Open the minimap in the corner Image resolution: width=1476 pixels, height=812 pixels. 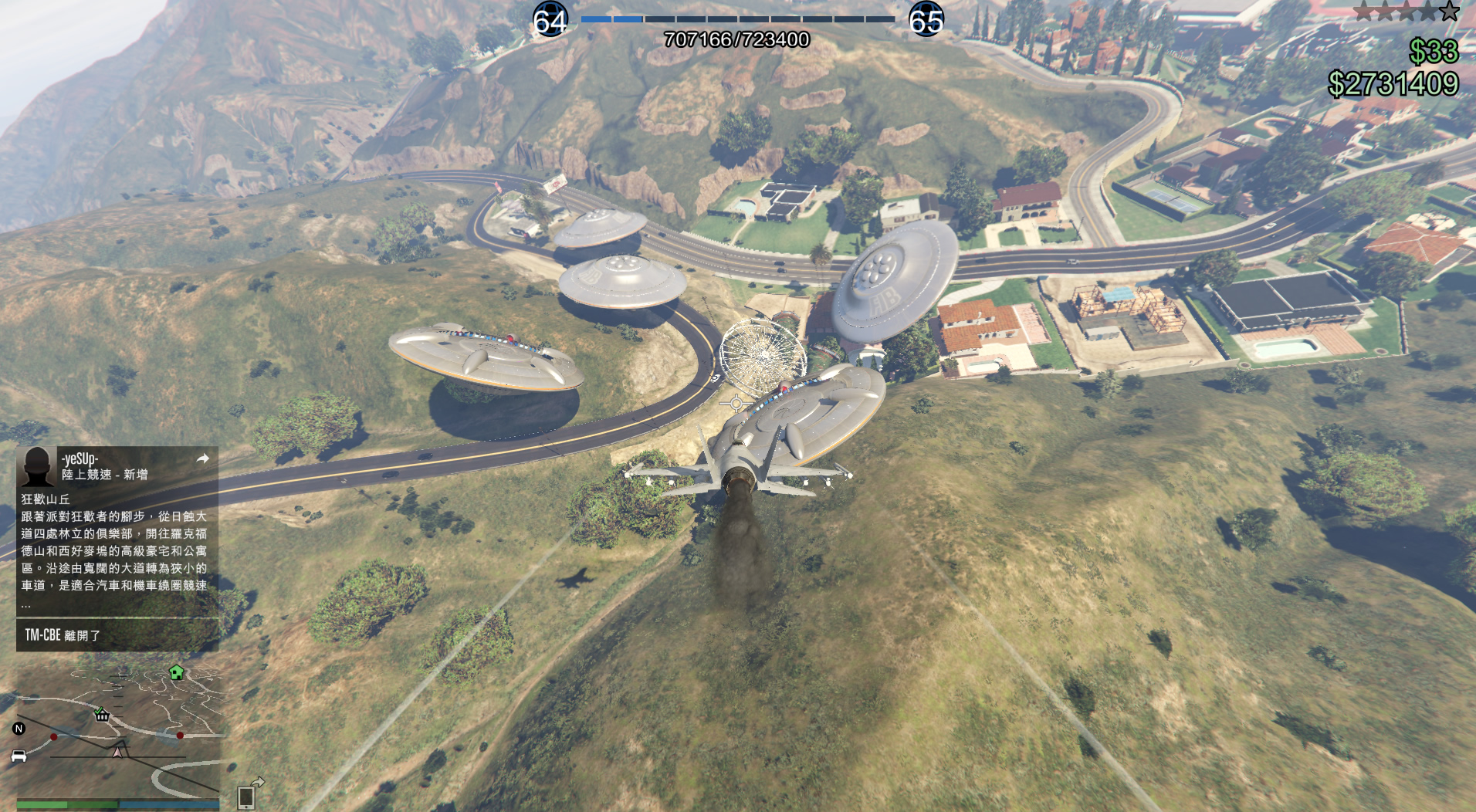pos(120,733)
